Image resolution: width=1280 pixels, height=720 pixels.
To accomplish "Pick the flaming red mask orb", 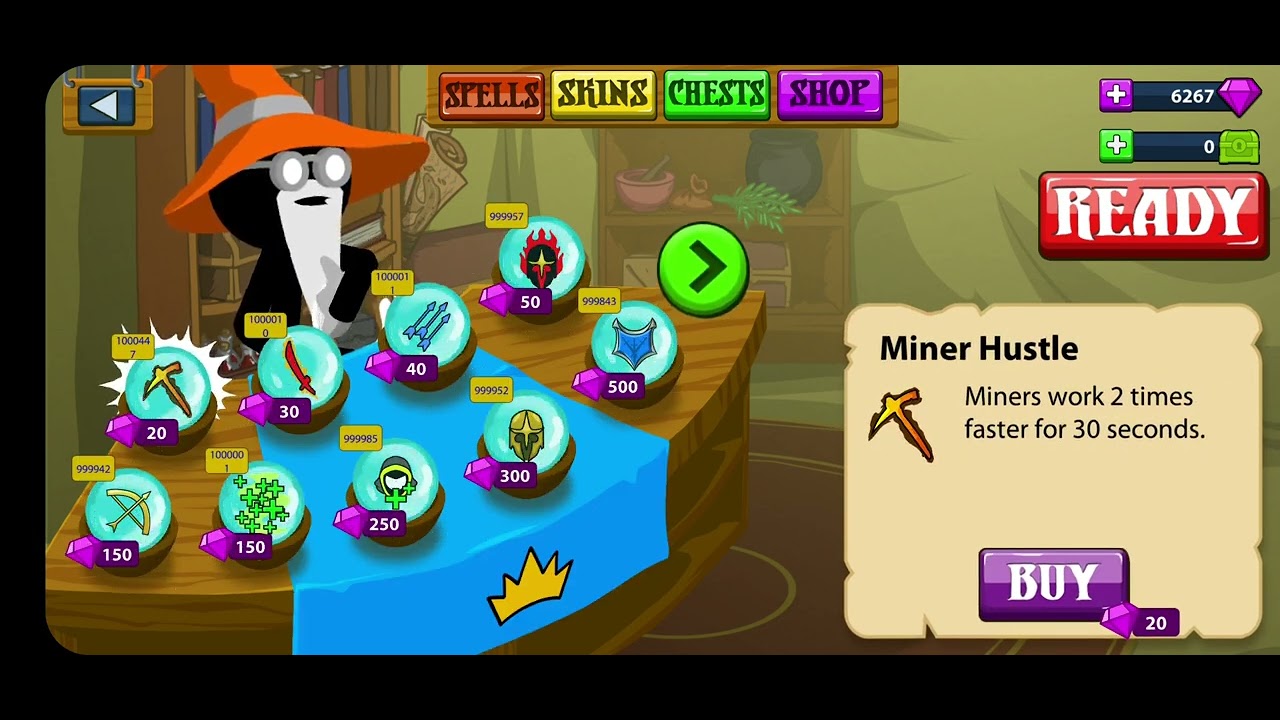I will 541,259.
